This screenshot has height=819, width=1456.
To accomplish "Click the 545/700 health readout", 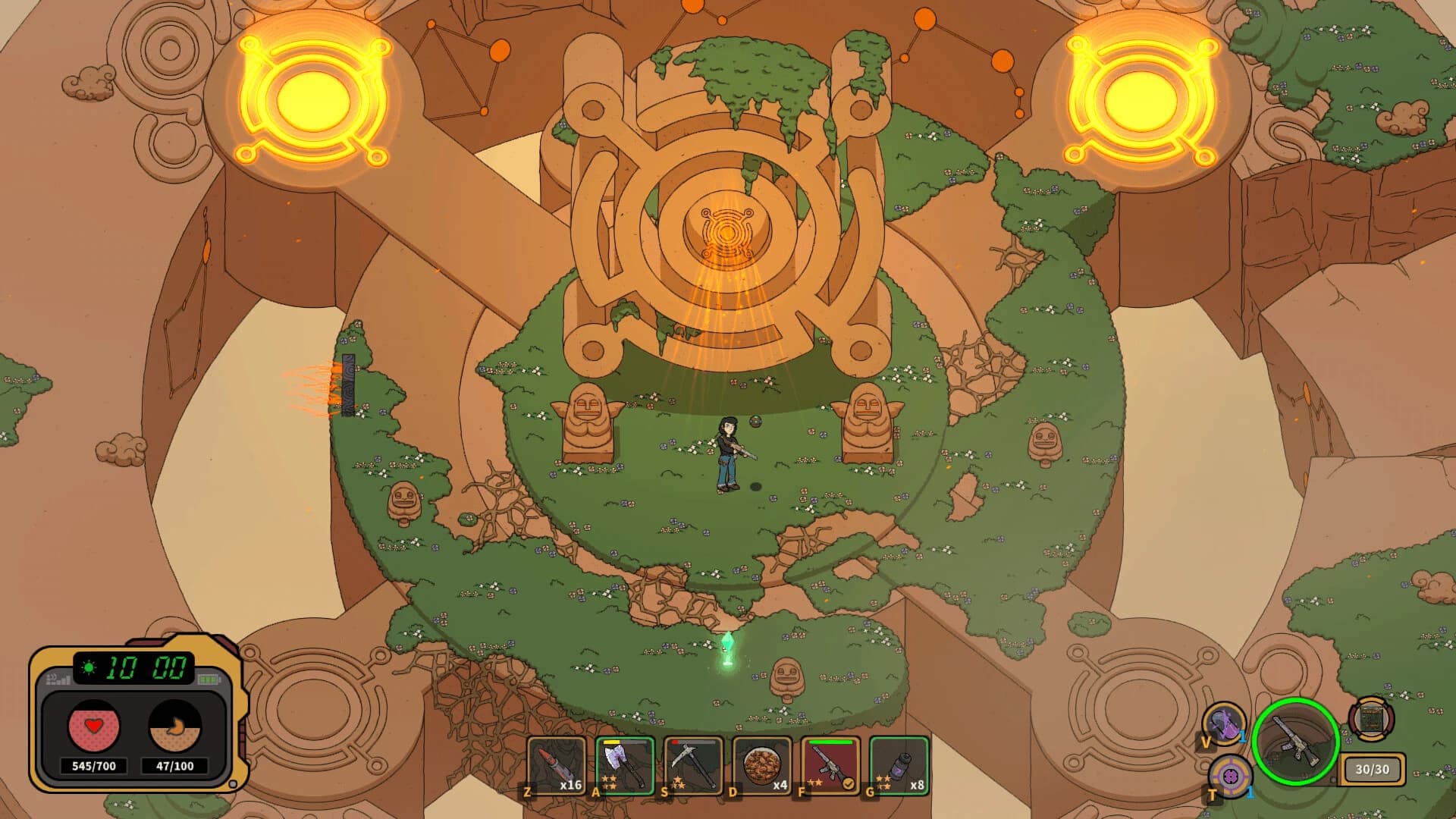I will pyautogui.click(x=93, y=766).
